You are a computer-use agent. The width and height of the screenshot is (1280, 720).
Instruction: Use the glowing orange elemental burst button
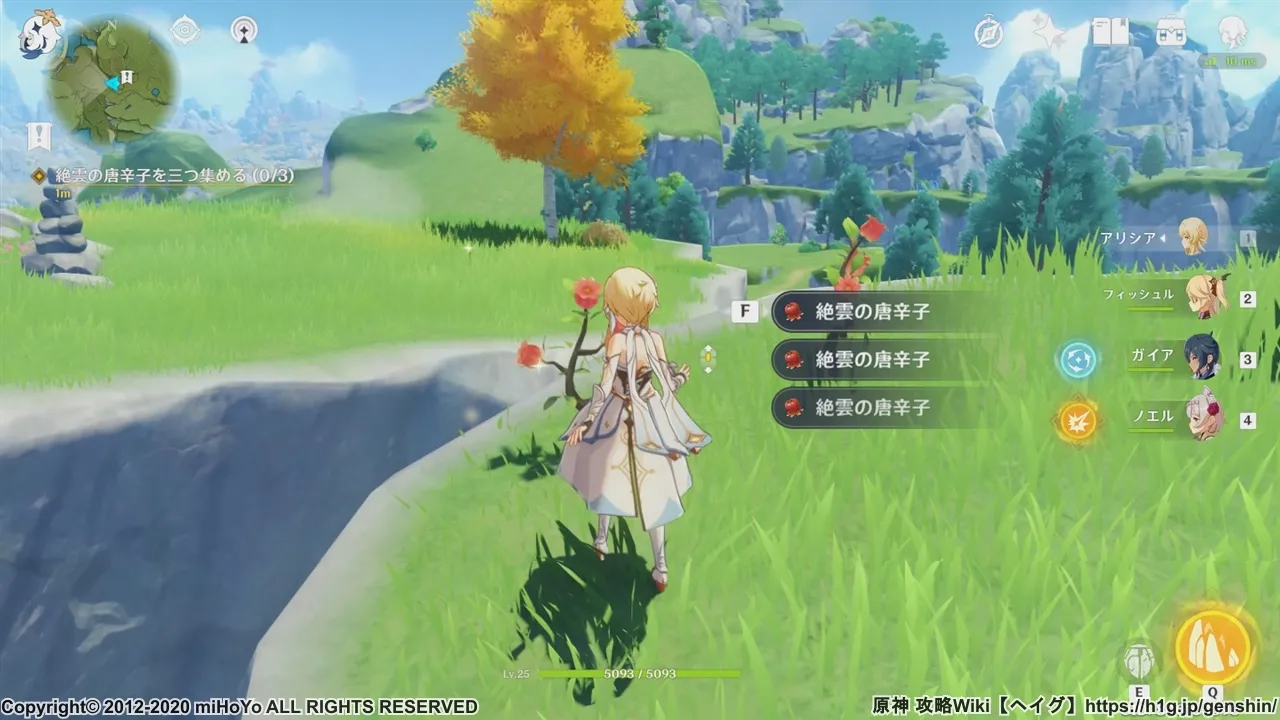click(x=1213, y=646)
